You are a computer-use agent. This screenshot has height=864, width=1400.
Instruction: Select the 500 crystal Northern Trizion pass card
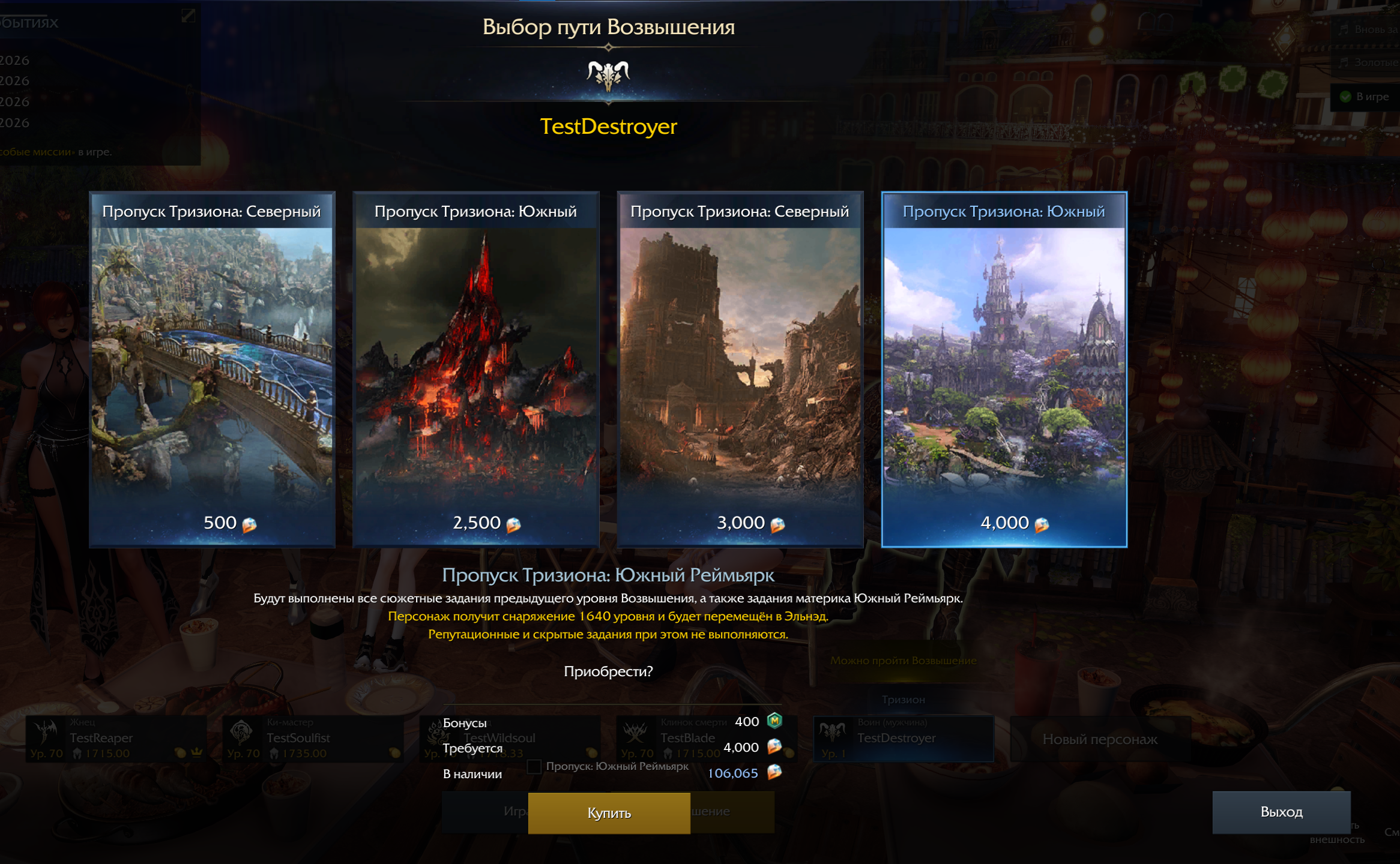coord(212,369)
